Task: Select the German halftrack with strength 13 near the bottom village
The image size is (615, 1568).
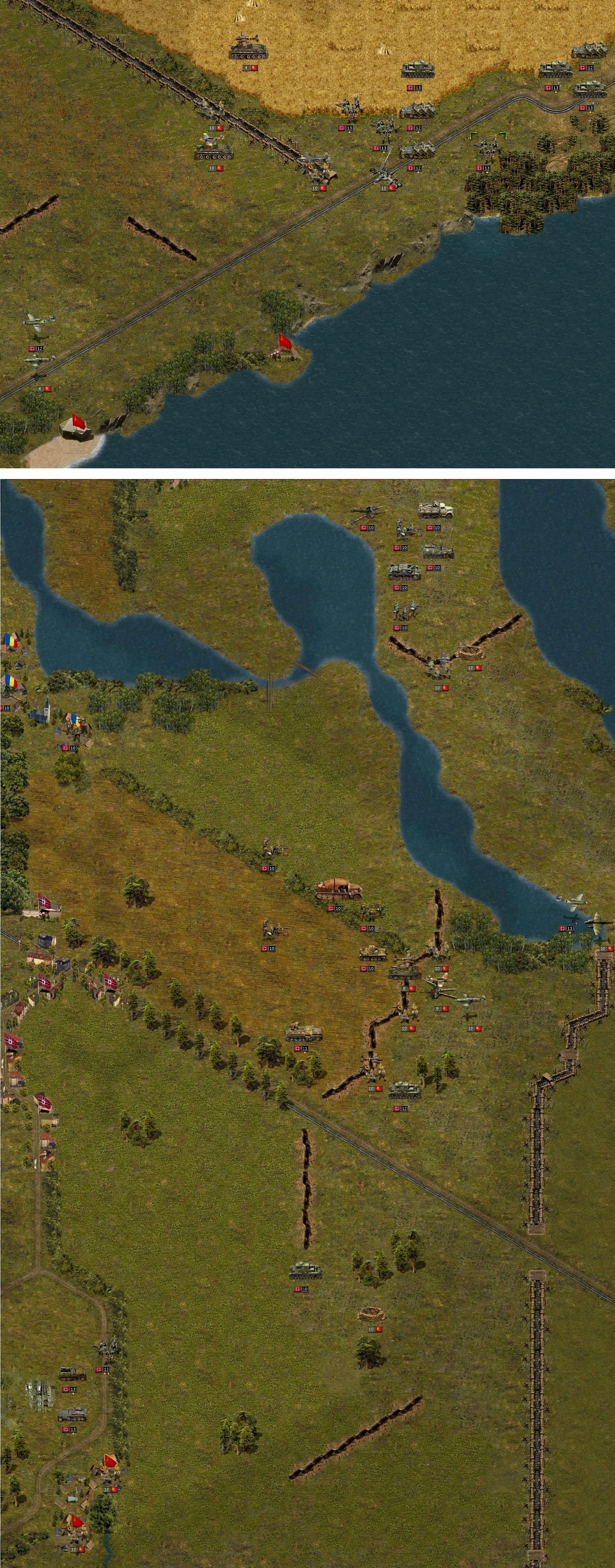Action: [x=73, y=1415]
